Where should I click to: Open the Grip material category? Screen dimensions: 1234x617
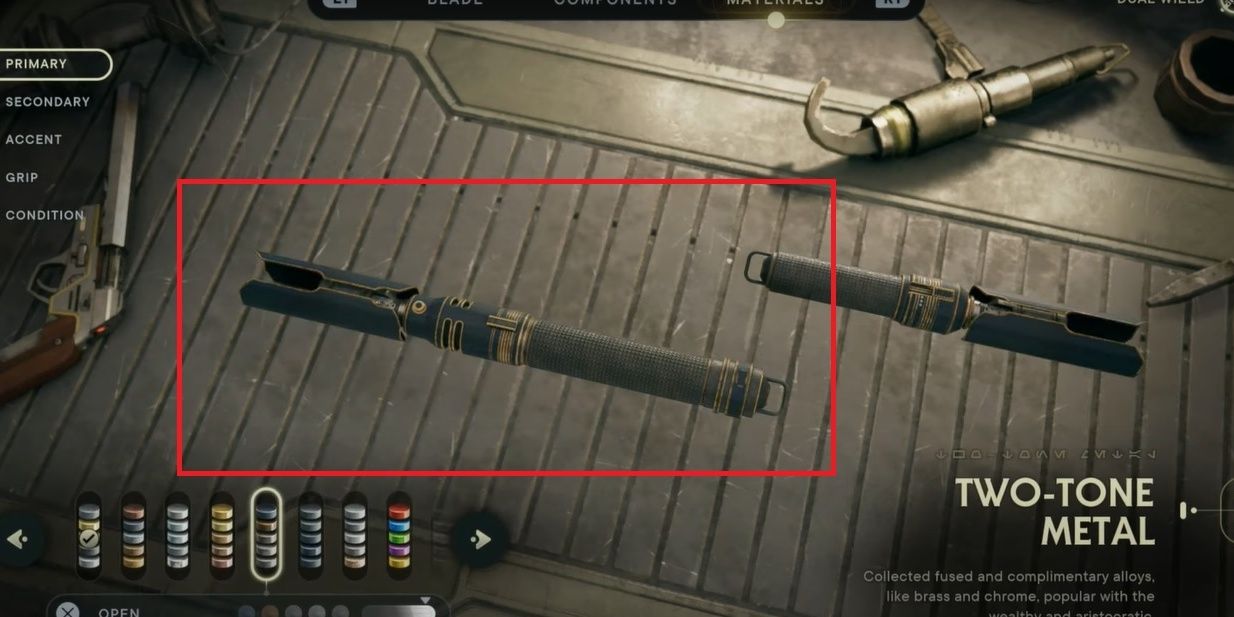click(22, 178)
